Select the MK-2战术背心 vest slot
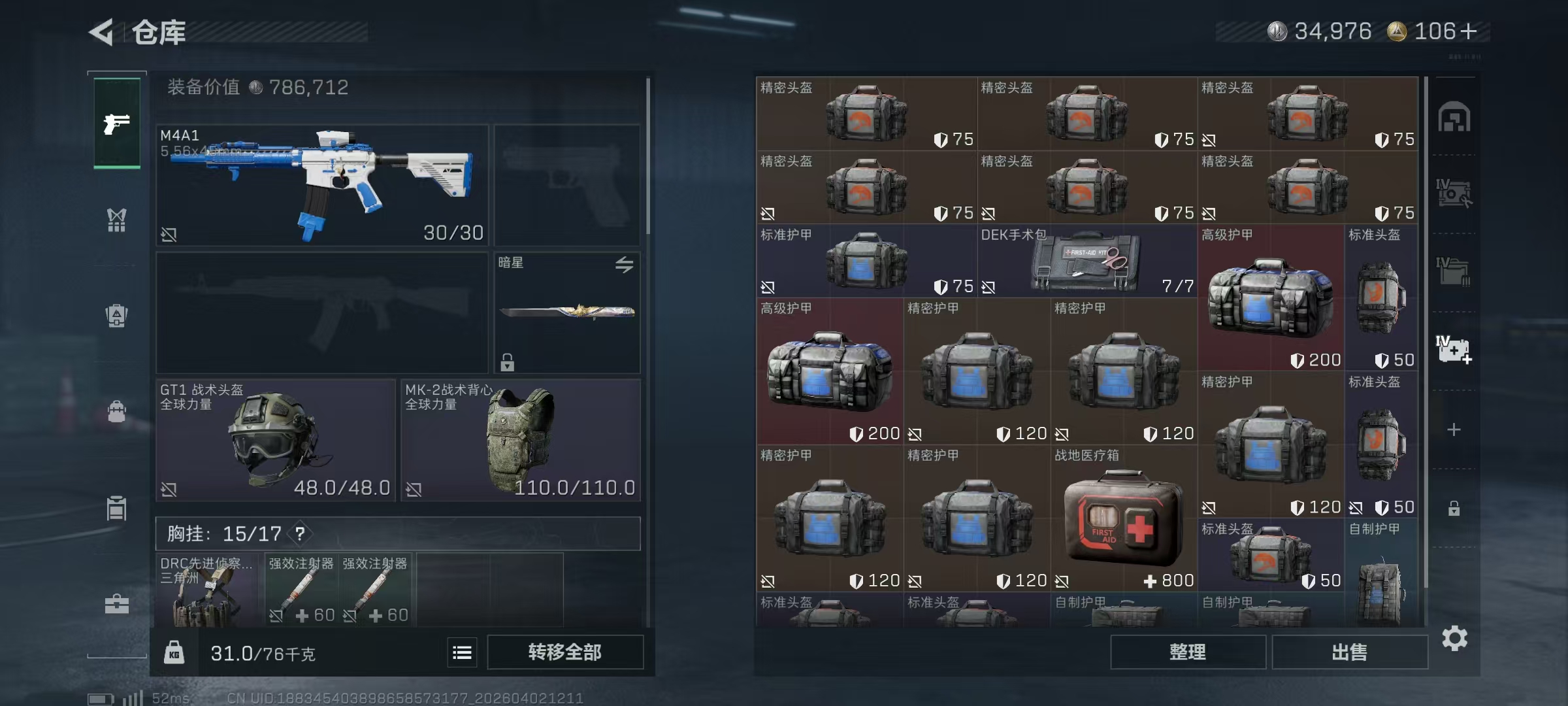 pyautogui.click(x=521, y=440)
